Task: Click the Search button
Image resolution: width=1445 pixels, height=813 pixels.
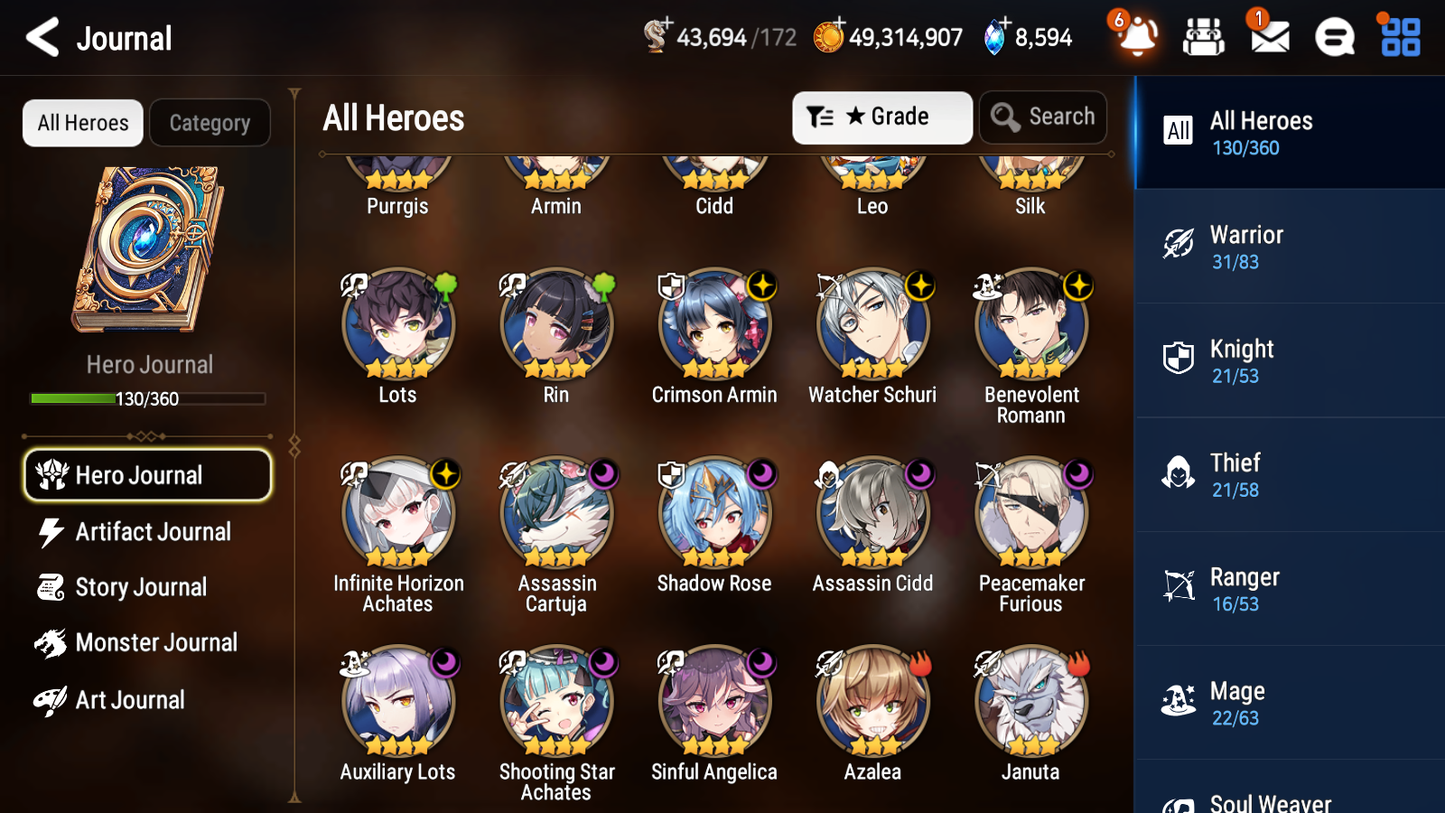Action: (x=1043, y=117)
